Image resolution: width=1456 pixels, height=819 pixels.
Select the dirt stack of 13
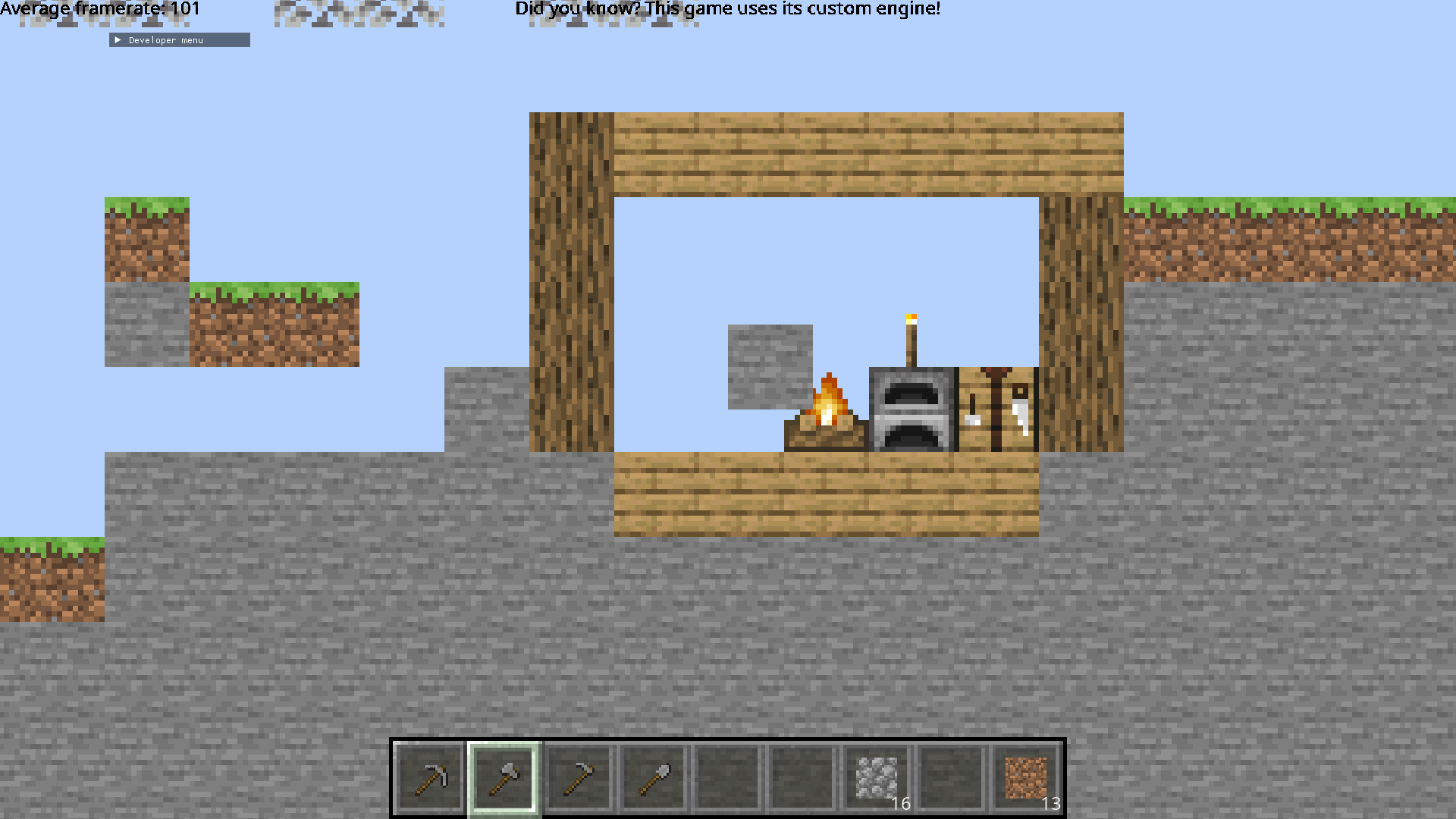[1025, 773]
